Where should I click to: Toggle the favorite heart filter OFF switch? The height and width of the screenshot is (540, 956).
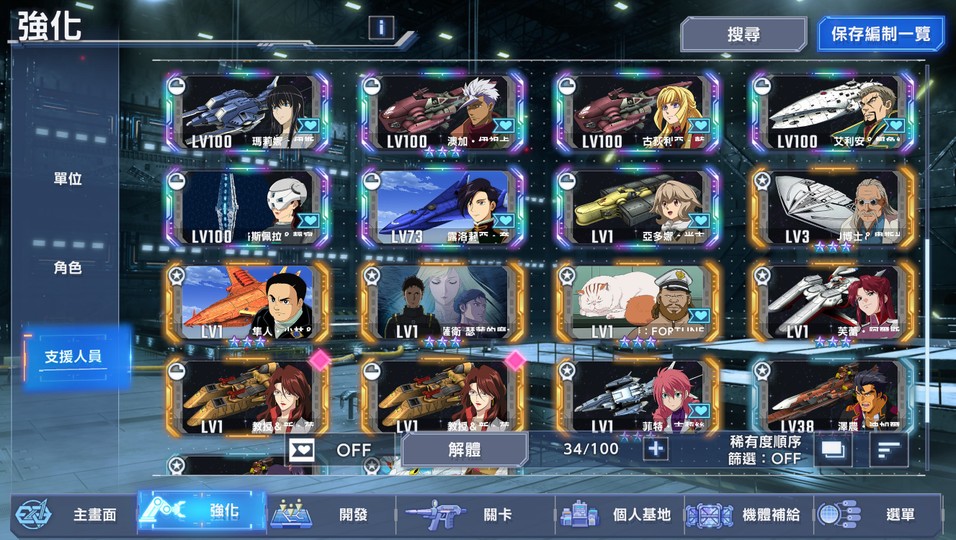(332, 449)
